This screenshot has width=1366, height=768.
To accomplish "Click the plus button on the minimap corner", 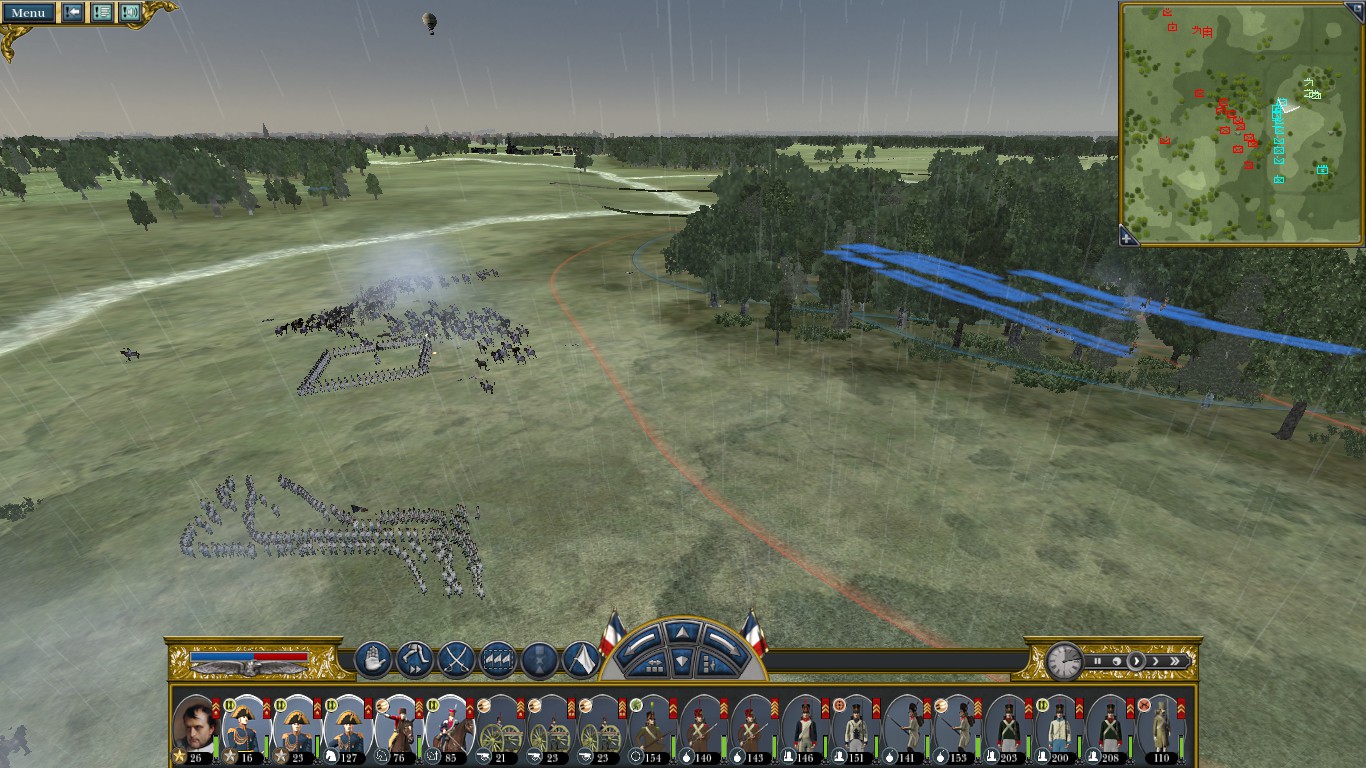I will click(1128, 237).
